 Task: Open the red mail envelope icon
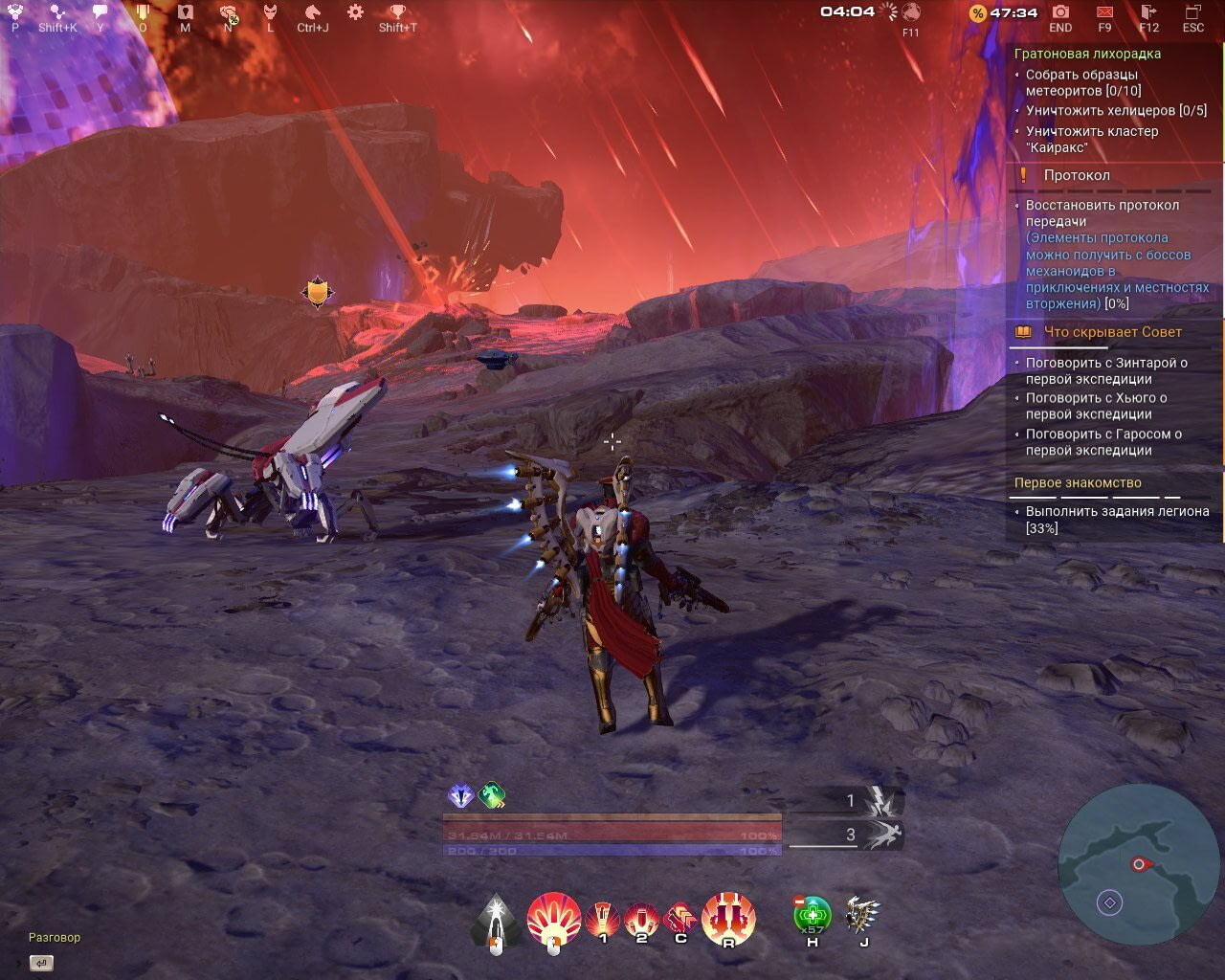coord(1104,12)
